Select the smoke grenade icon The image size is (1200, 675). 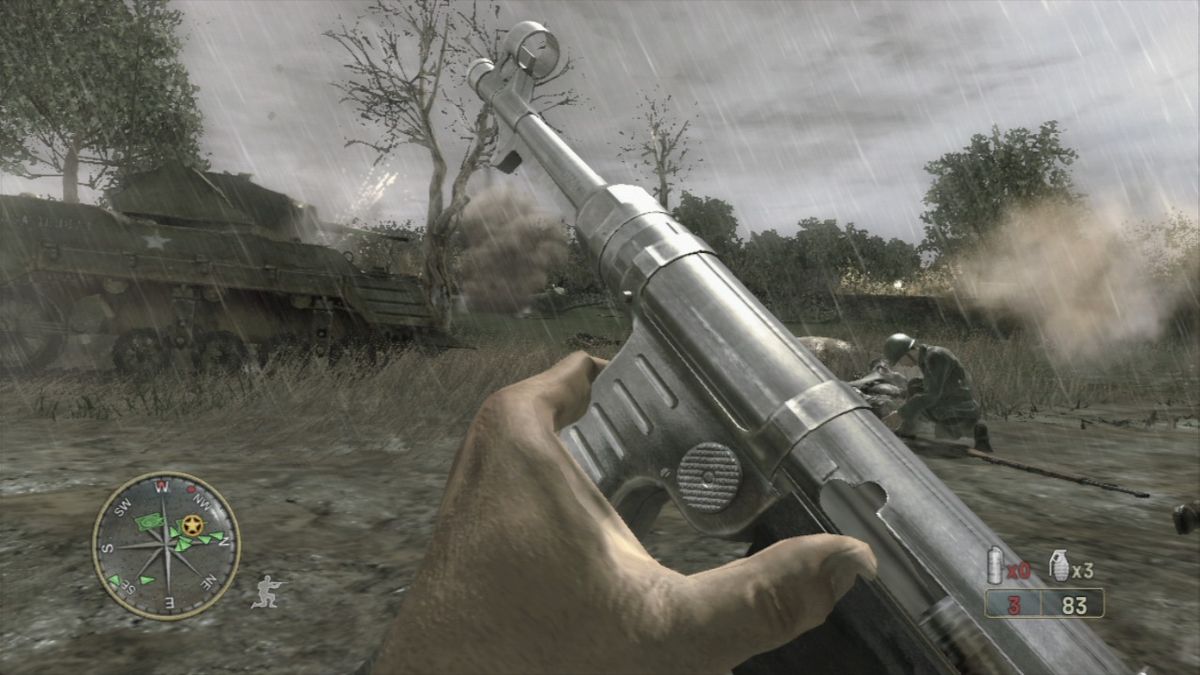pyautogui.click(x=995, y=565)
